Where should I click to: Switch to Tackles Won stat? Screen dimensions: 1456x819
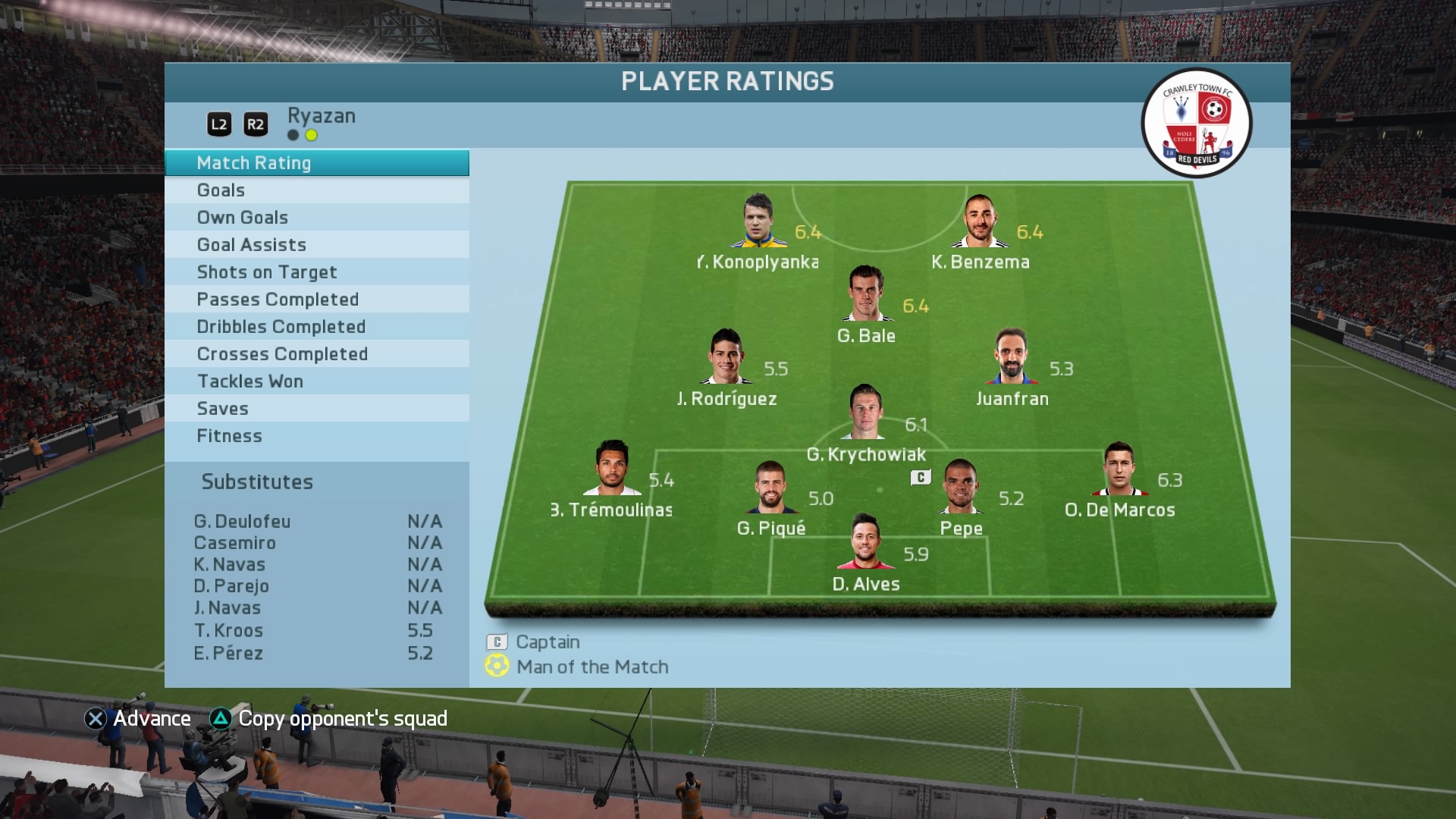tap(316, 381)
